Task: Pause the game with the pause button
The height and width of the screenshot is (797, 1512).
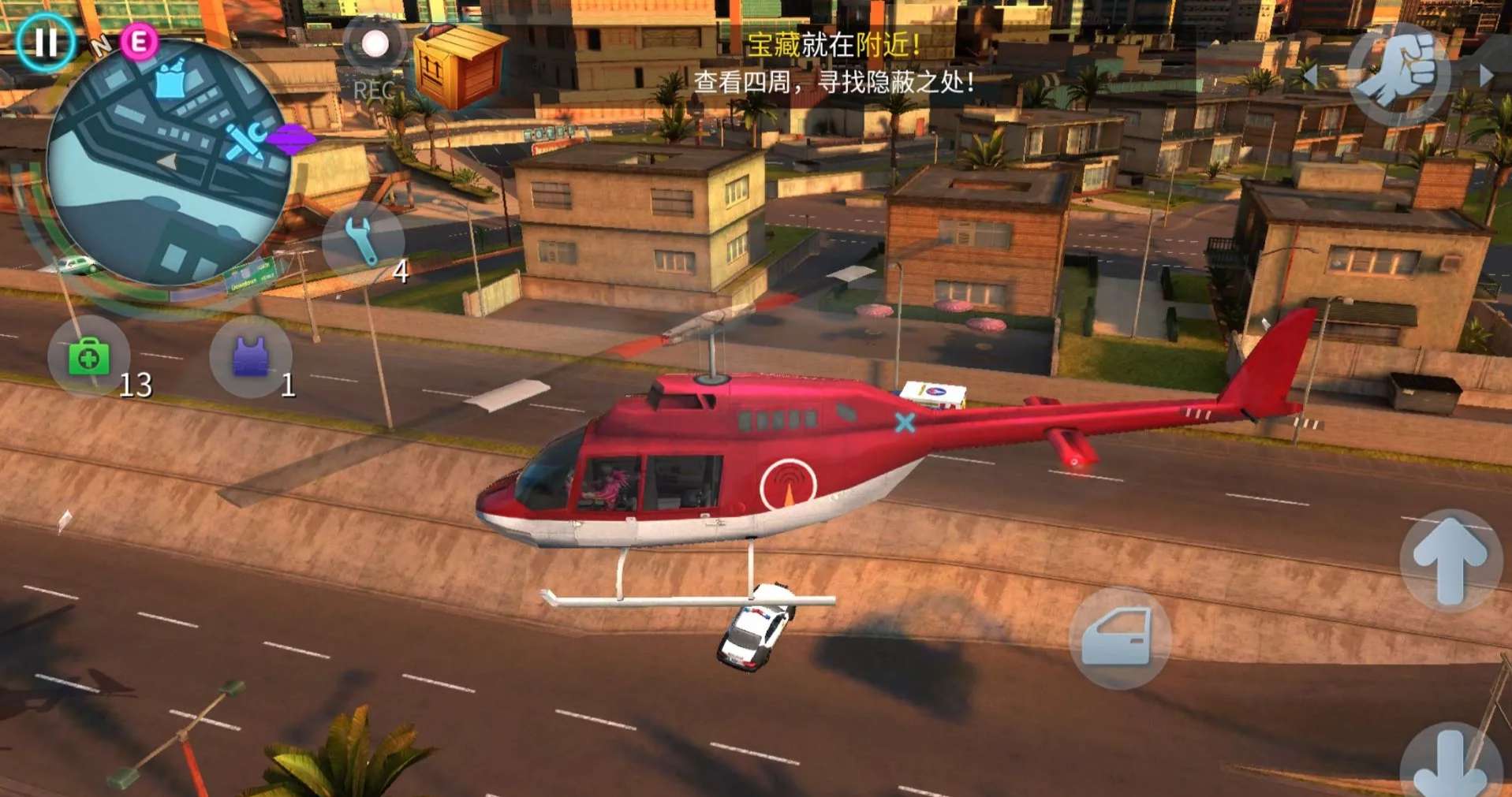Action: point(45,42)
